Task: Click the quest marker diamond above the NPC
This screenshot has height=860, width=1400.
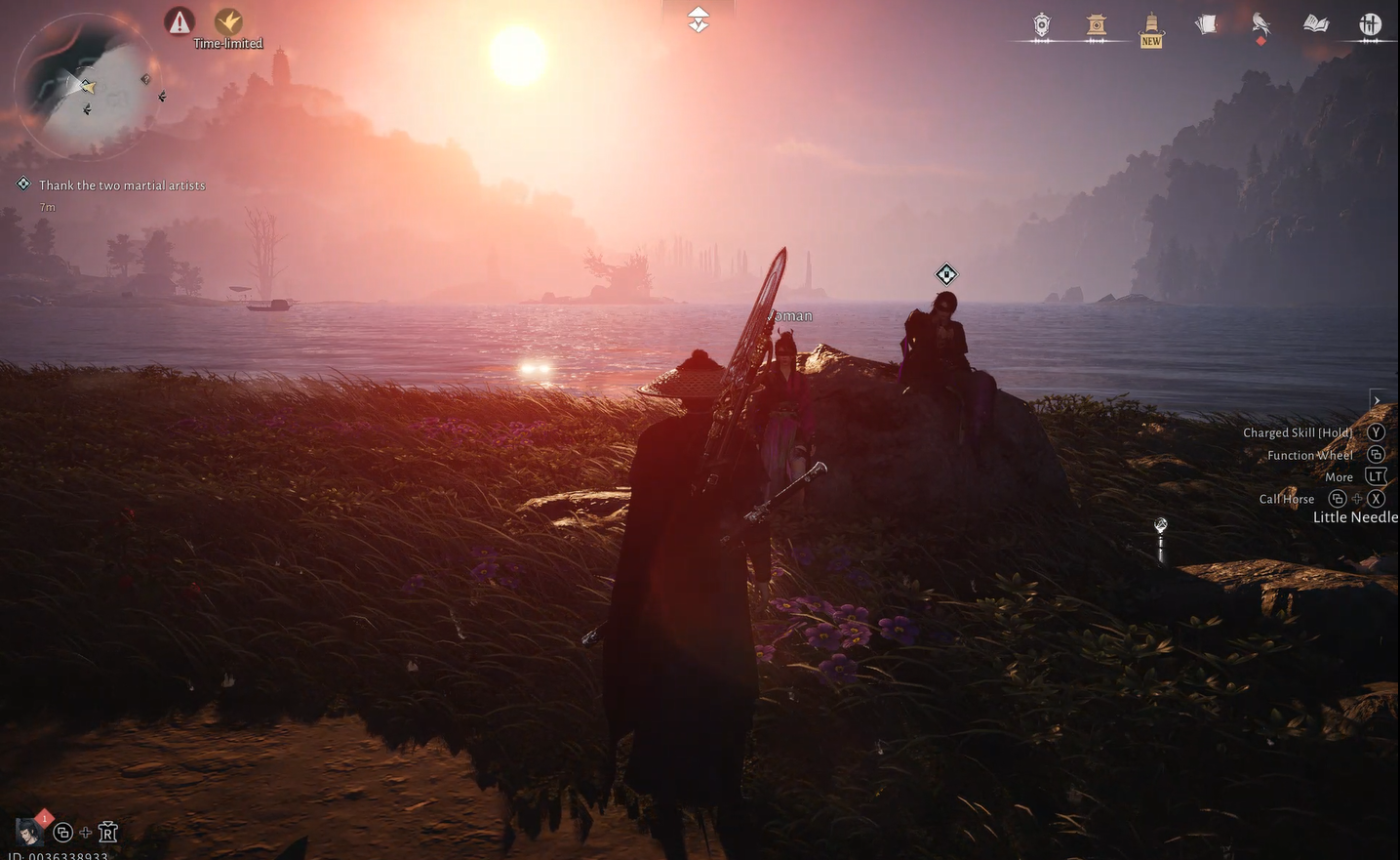Action: [944, 274]
